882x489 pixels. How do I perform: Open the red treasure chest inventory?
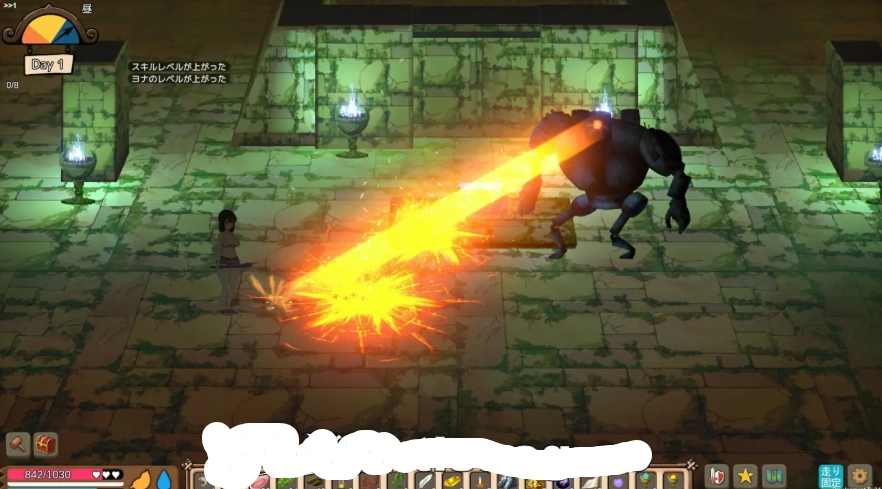point(46,444)
